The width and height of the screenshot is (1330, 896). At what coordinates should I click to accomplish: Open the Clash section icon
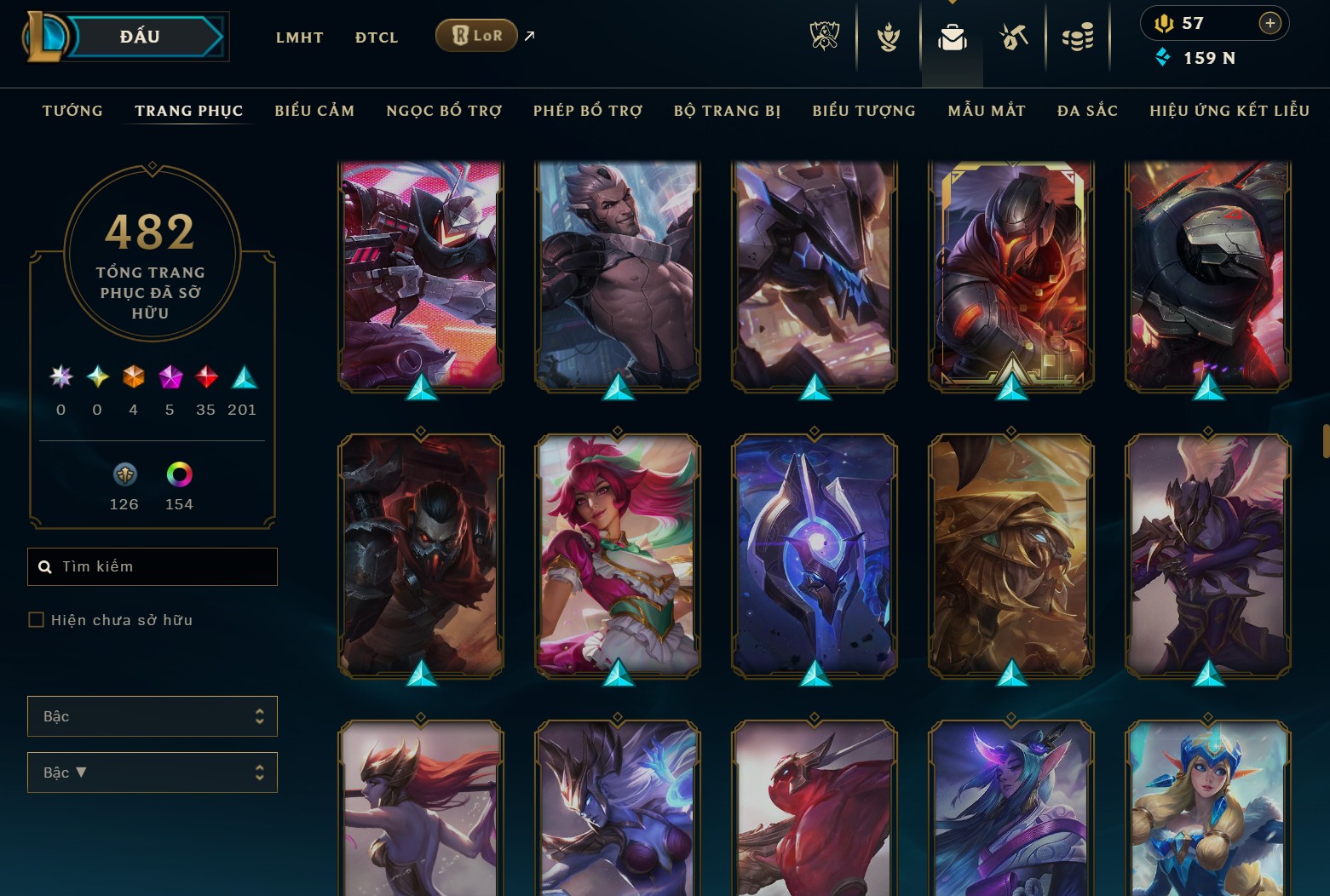tap(889, 36)
